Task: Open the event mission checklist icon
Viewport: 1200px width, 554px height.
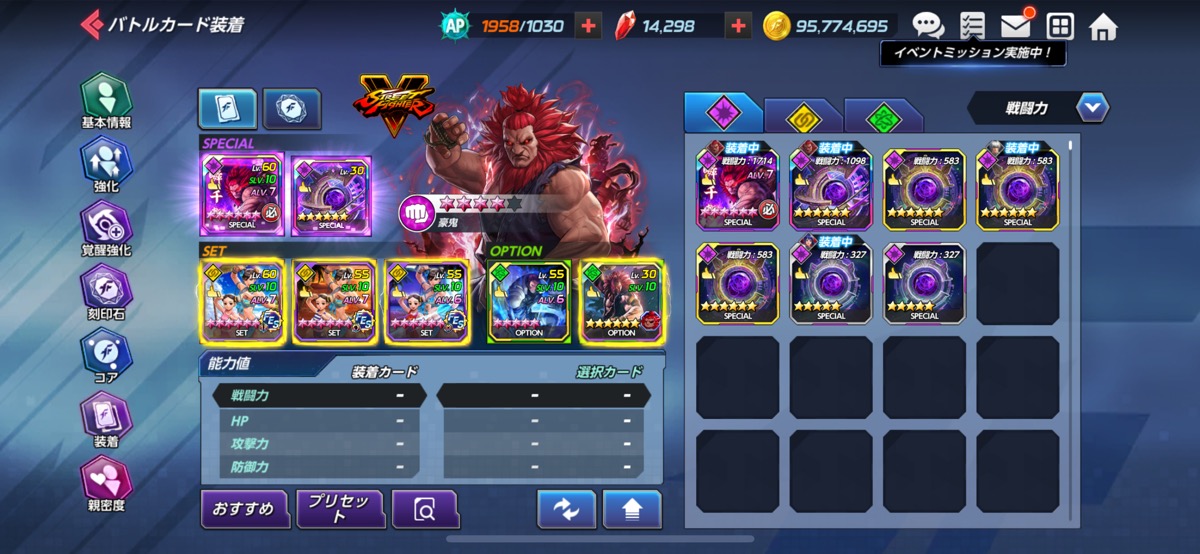Action: tap(971, 25)
